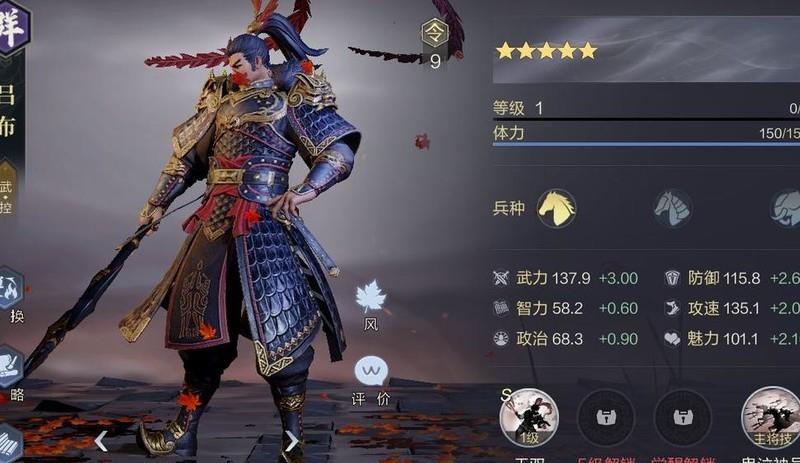Select the partly hidden elephant troop type
The image size is (800, 463).
point(786,208)
